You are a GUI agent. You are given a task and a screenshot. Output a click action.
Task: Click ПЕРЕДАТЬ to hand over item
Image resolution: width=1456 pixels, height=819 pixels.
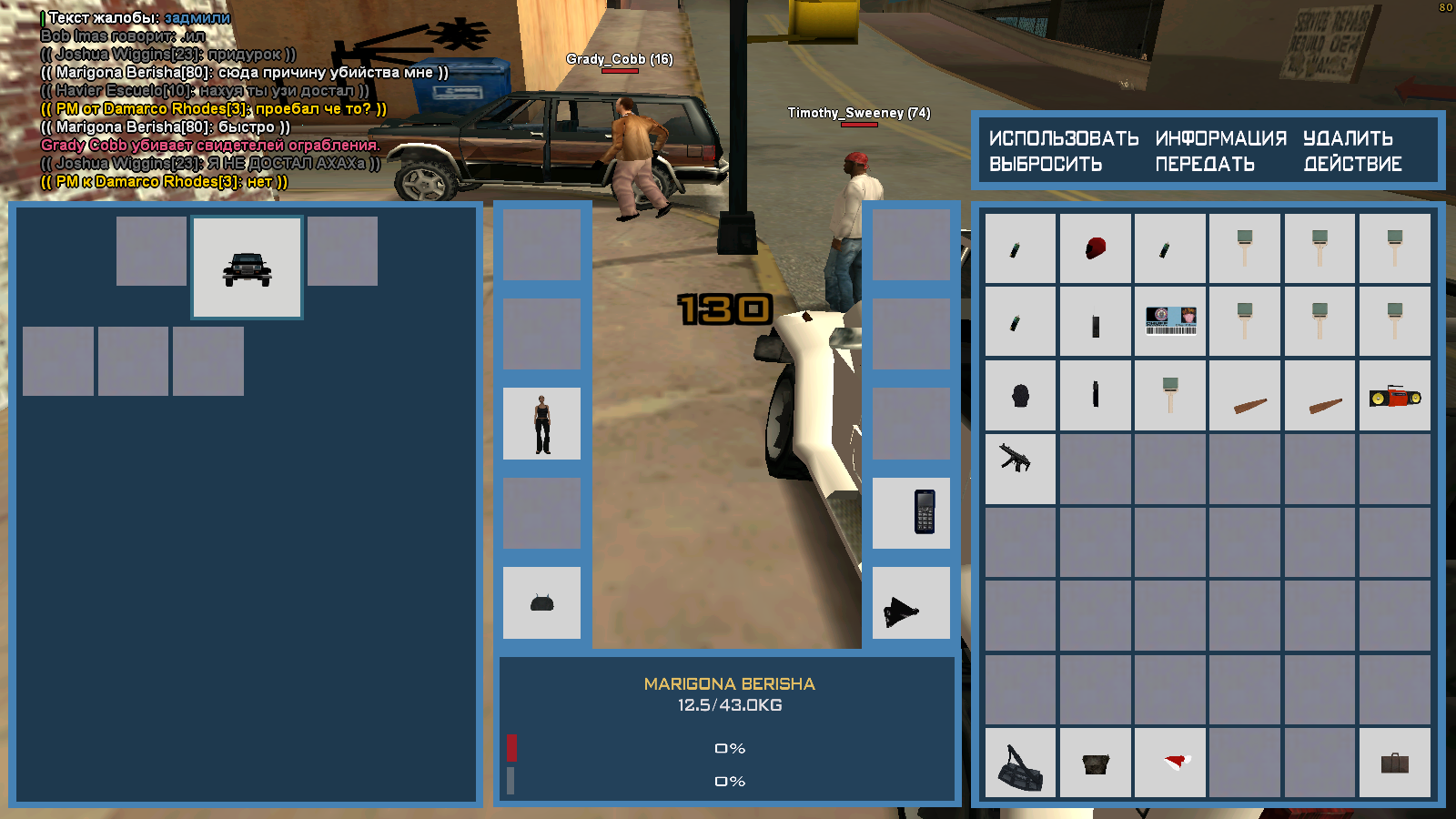[1205, 165]
